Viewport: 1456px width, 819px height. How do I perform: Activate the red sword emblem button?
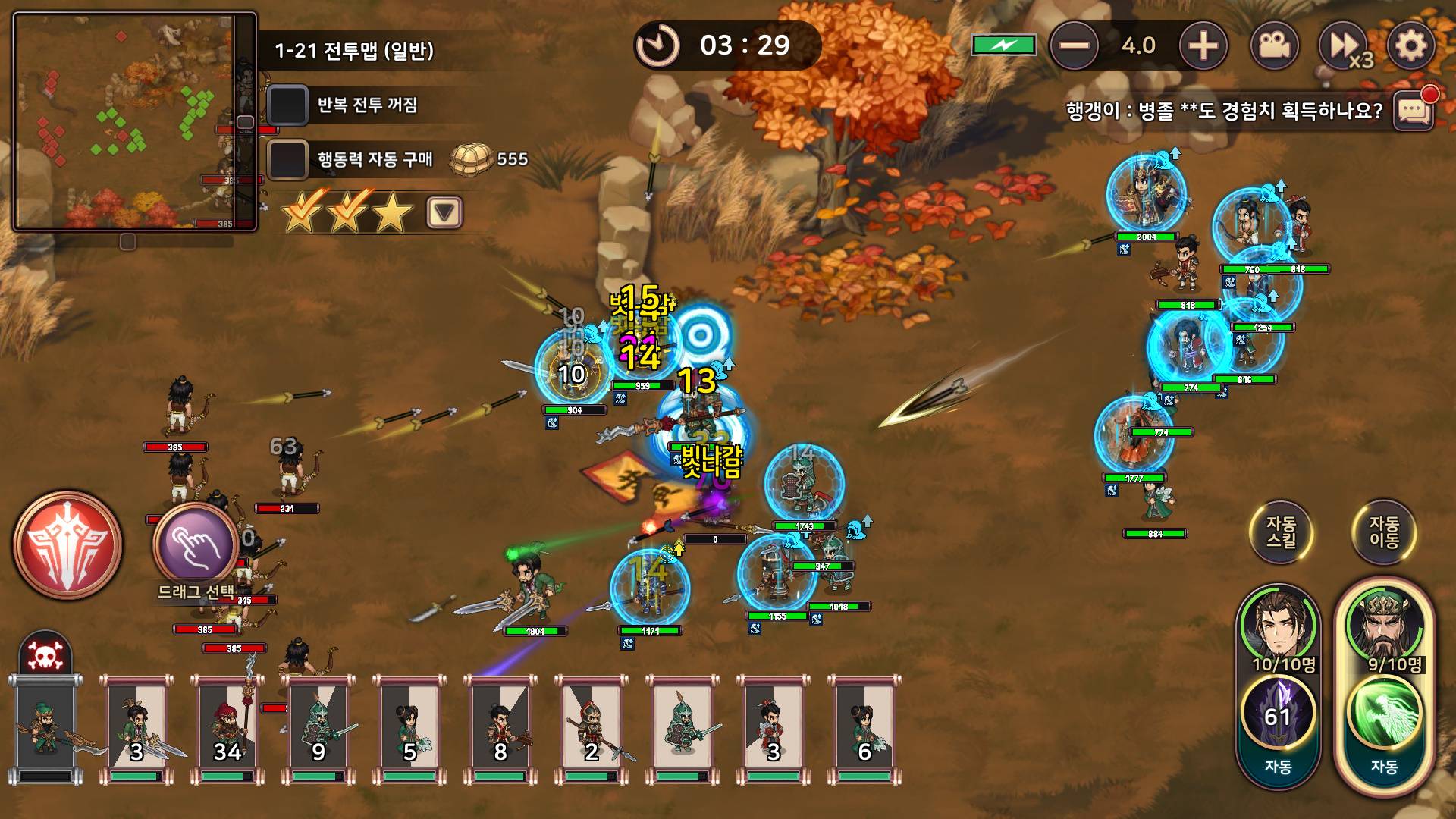pos(67,544)
